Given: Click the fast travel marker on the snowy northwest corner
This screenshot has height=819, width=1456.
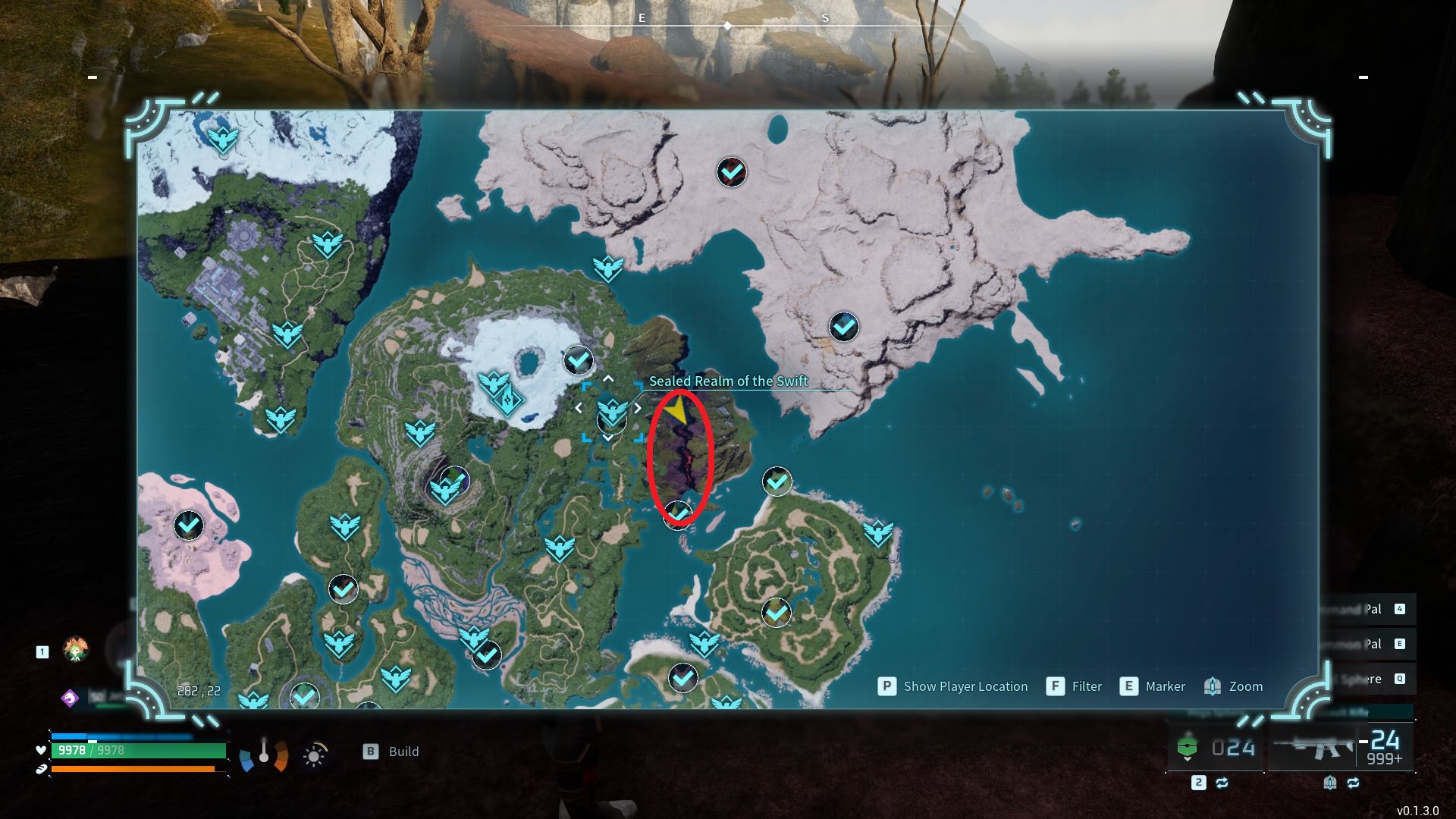Looking at the screenshot, I should [223, 139].
